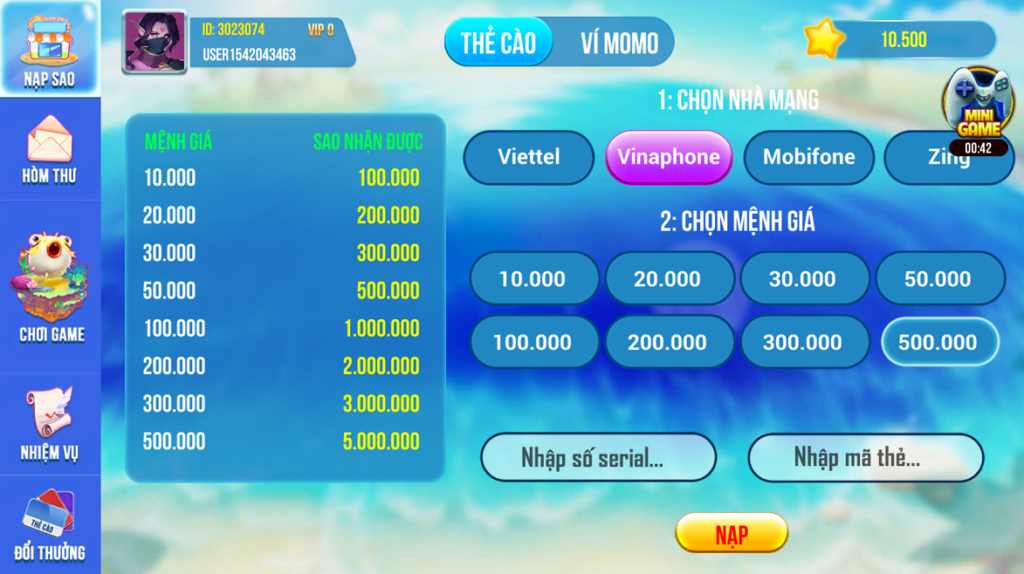
Task: Confirm top-up with the Nạp button
Action: tap(731, 533)
